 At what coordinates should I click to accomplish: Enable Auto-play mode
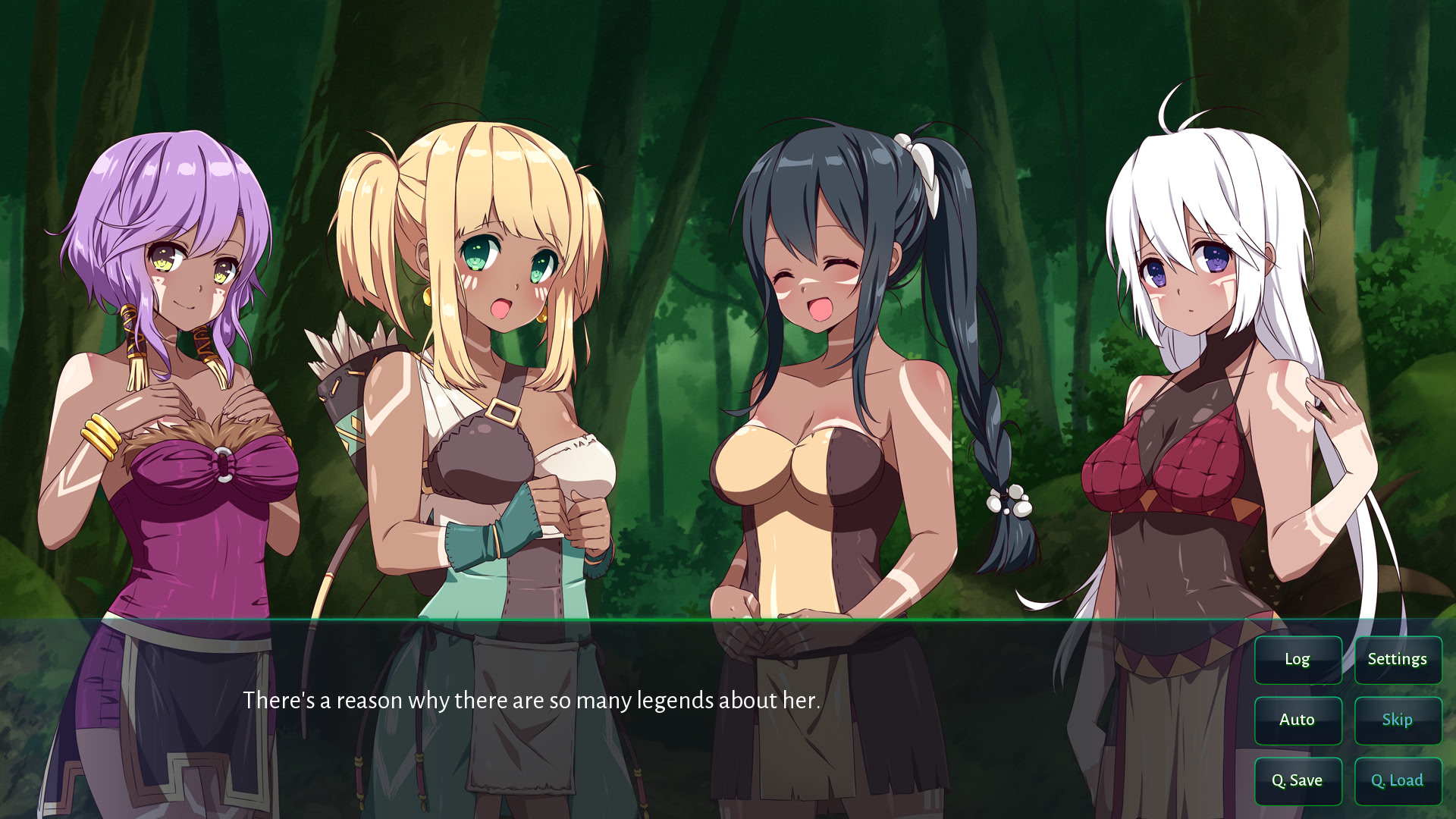(1298, 720)
